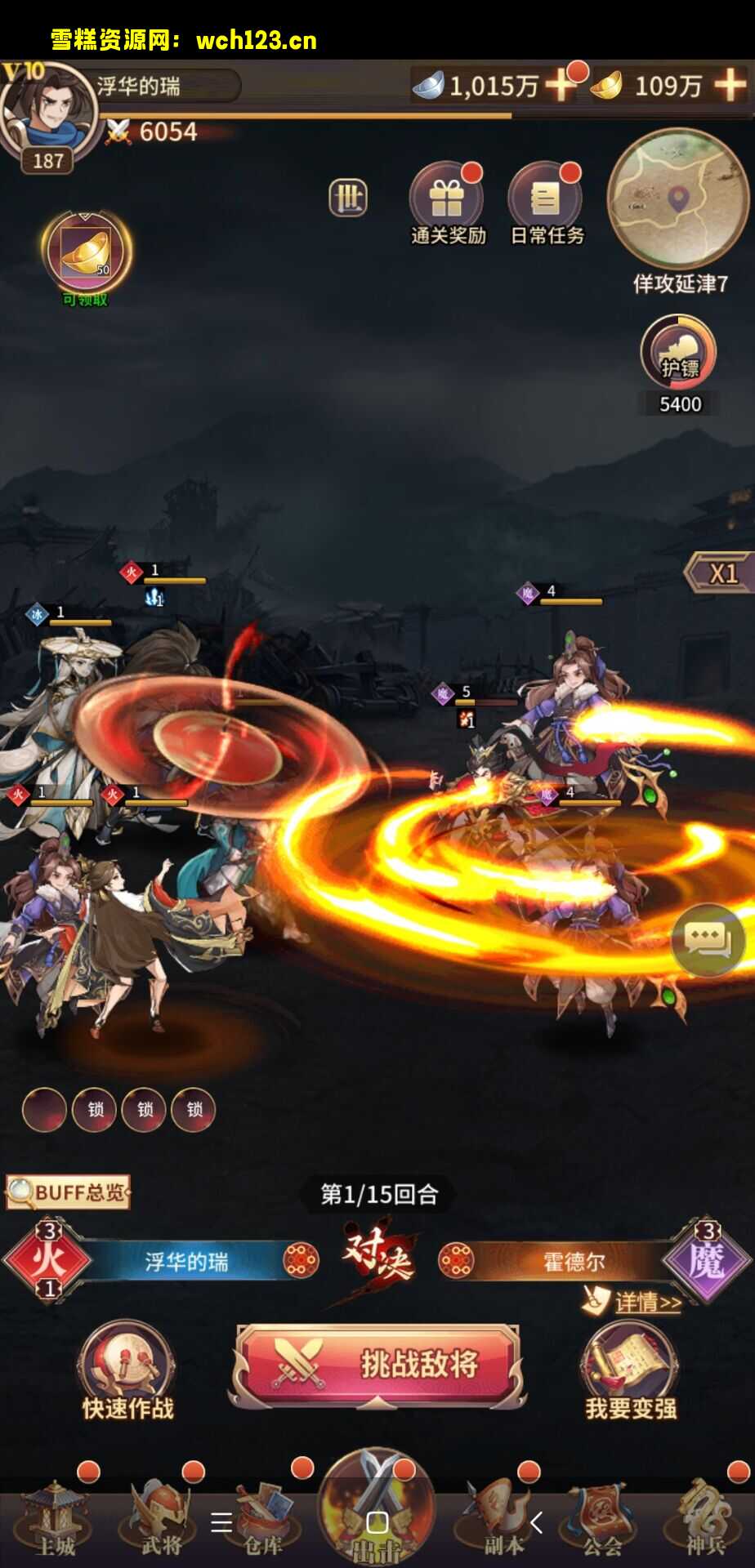
Task: Open the player avatar profile
Action: click(47, 114)
